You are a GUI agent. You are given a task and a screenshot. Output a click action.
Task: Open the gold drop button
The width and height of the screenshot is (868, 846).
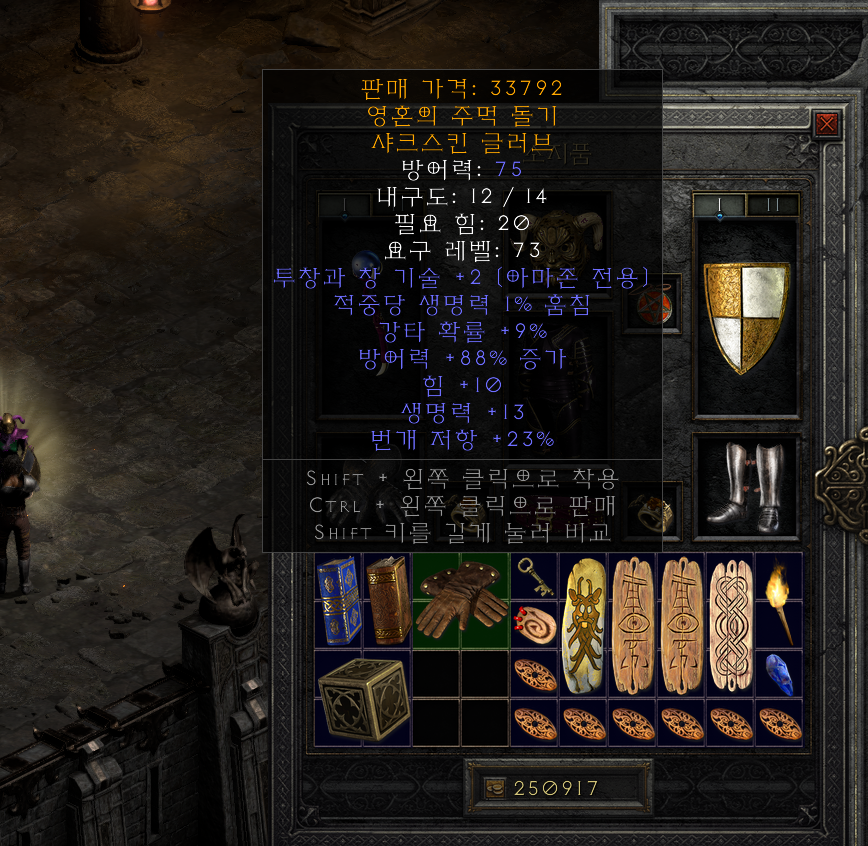point(496,788)
